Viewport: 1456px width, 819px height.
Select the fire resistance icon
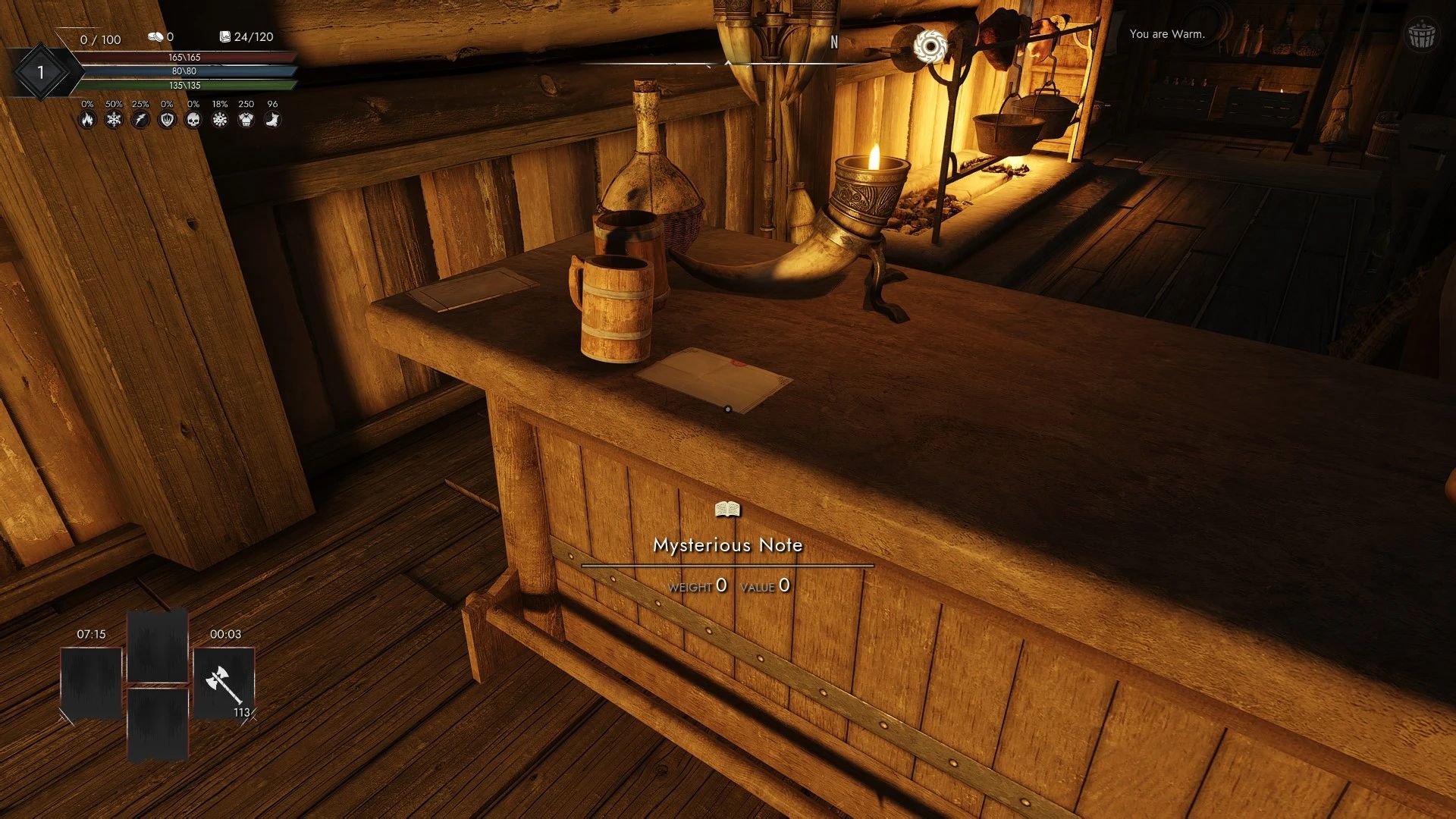[x=89, y=119]
